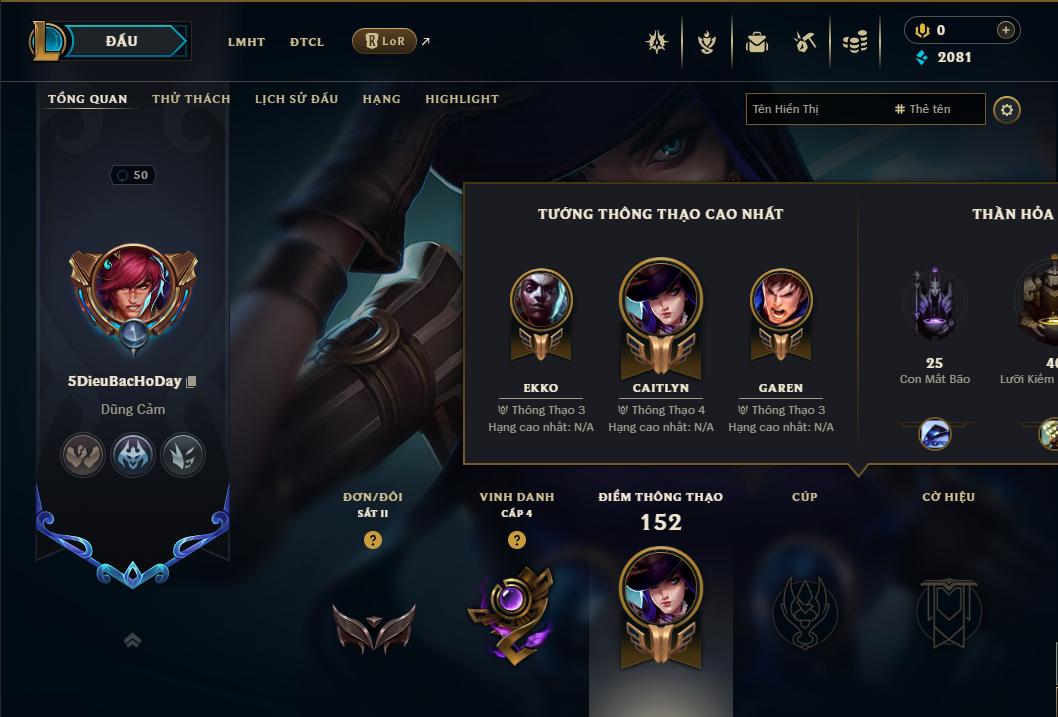
Task: Add currency with the plus button
Action: pyautogui.click(x=1006, y=30)
